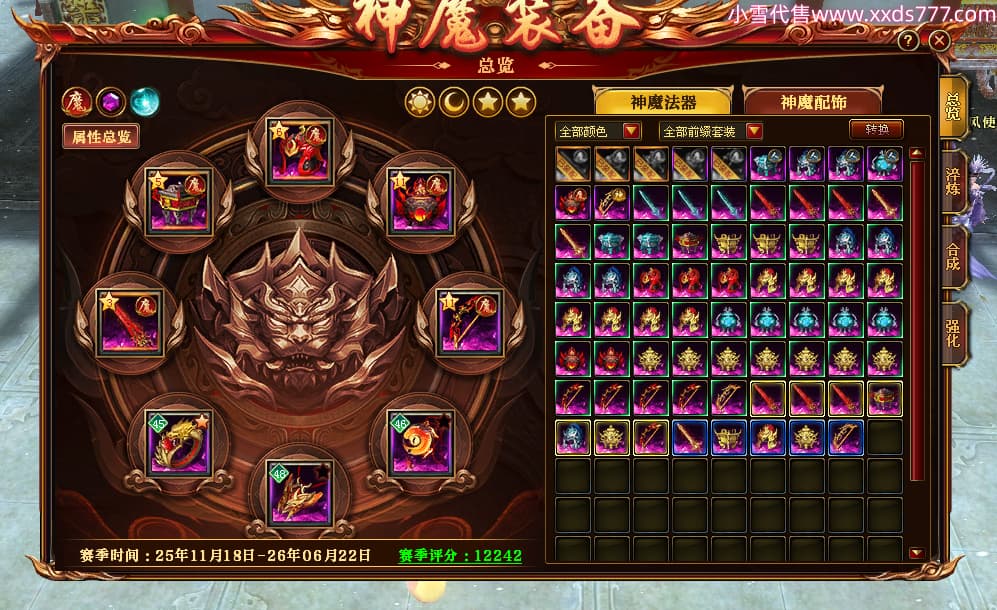Select the 合成 side tab

tap(954, 255)
